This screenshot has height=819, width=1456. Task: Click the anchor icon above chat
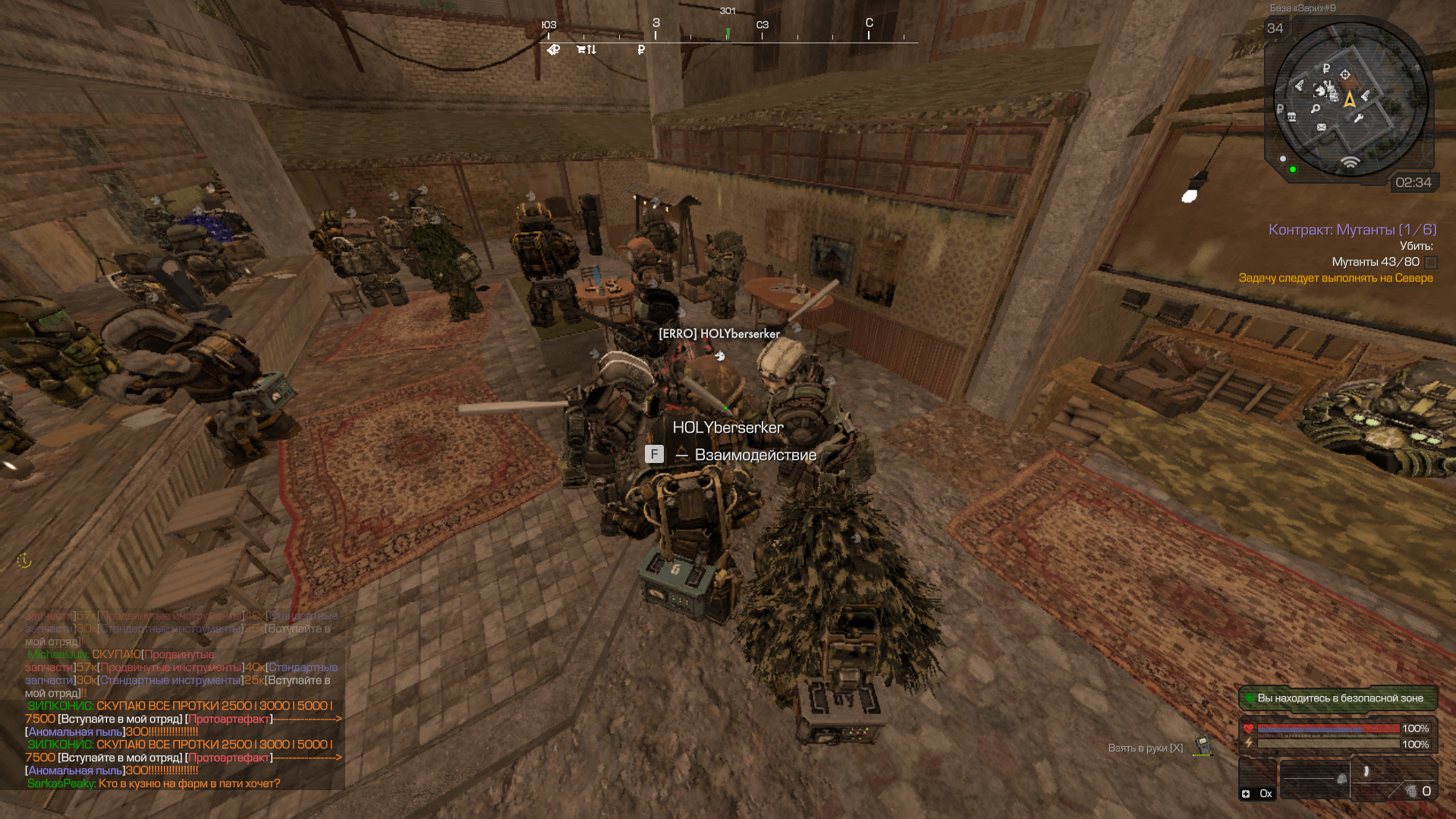pyautogui.click(x=24, y=561)
